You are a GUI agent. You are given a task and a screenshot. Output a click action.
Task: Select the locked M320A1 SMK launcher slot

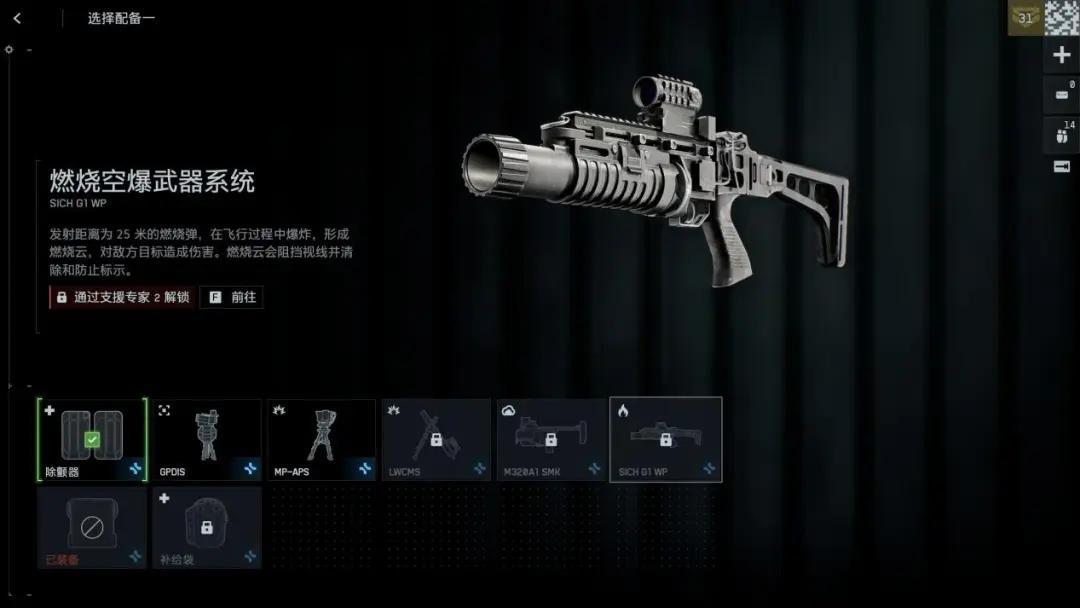tap(551, 439)
